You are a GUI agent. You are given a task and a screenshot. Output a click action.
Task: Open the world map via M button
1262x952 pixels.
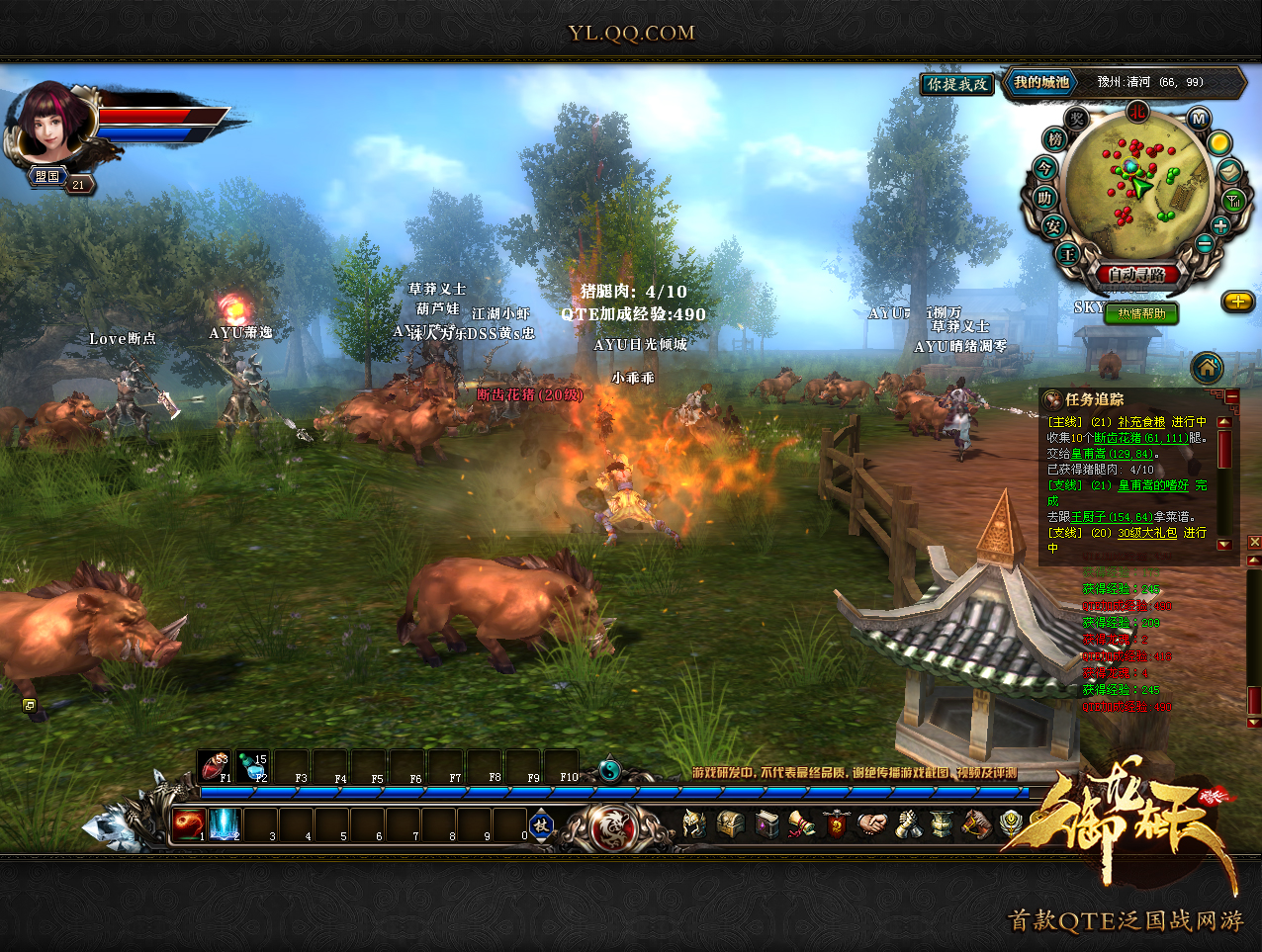[1199, 120]
